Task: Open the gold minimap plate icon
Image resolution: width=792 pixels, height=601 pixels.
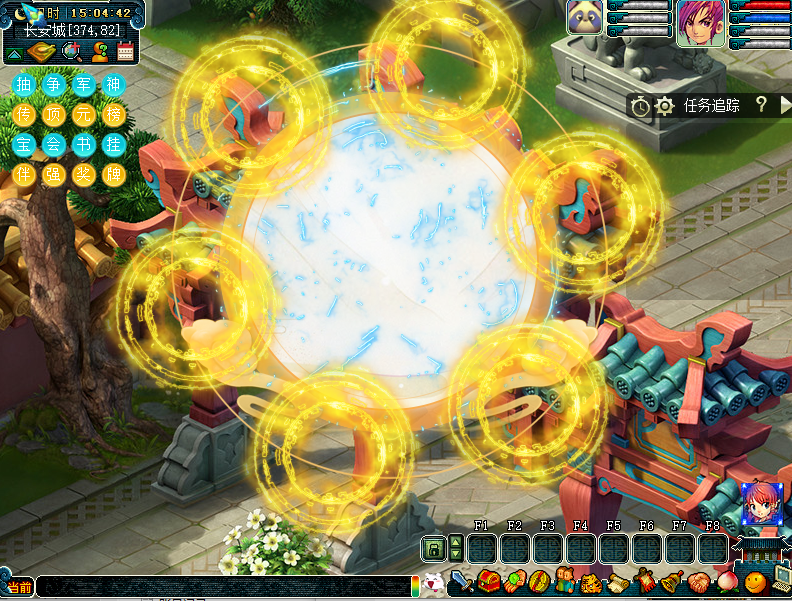Action: click(x=43, y=52)
